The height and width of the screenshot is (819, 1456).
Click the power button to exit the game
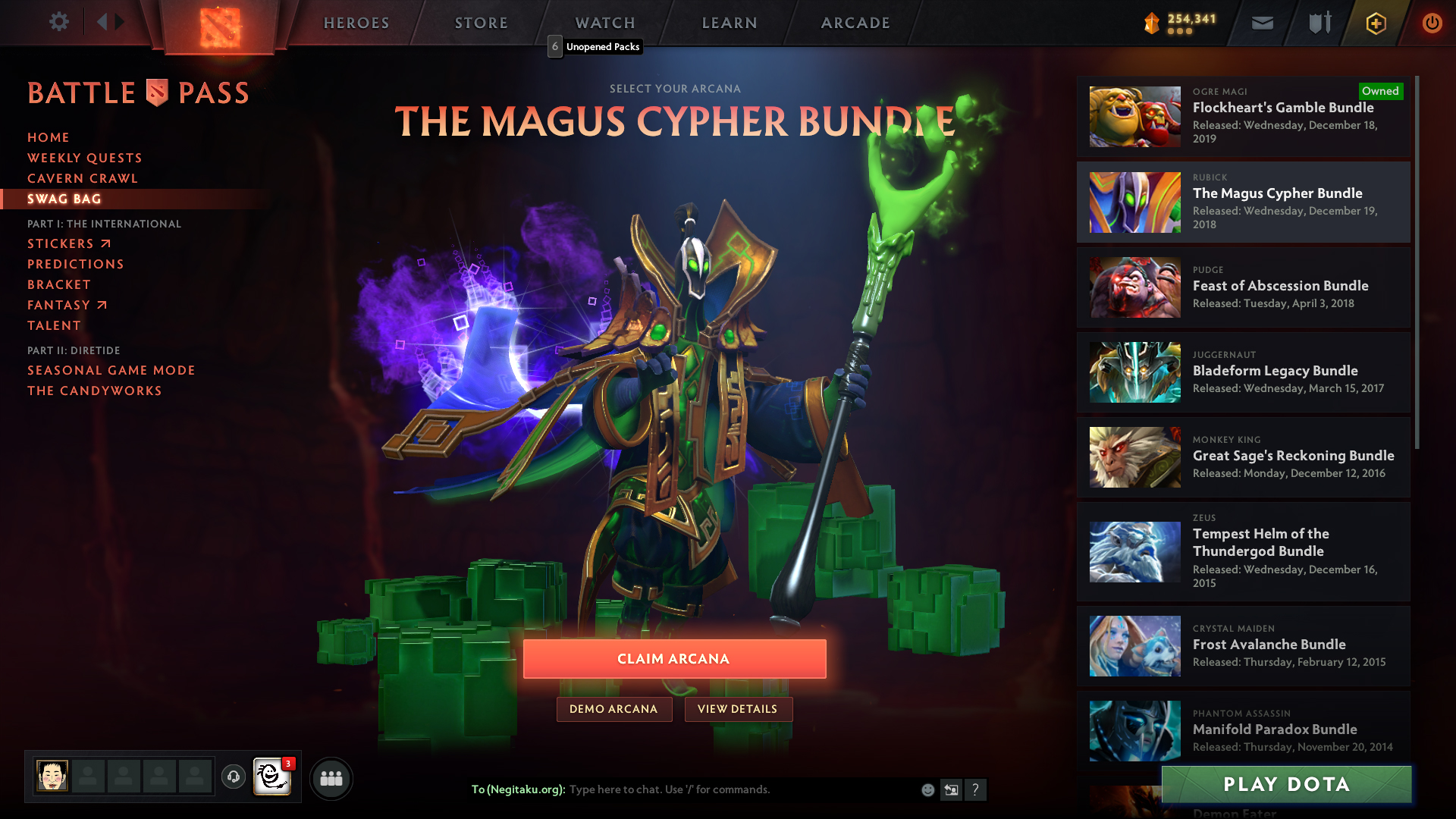(1432, 23)
